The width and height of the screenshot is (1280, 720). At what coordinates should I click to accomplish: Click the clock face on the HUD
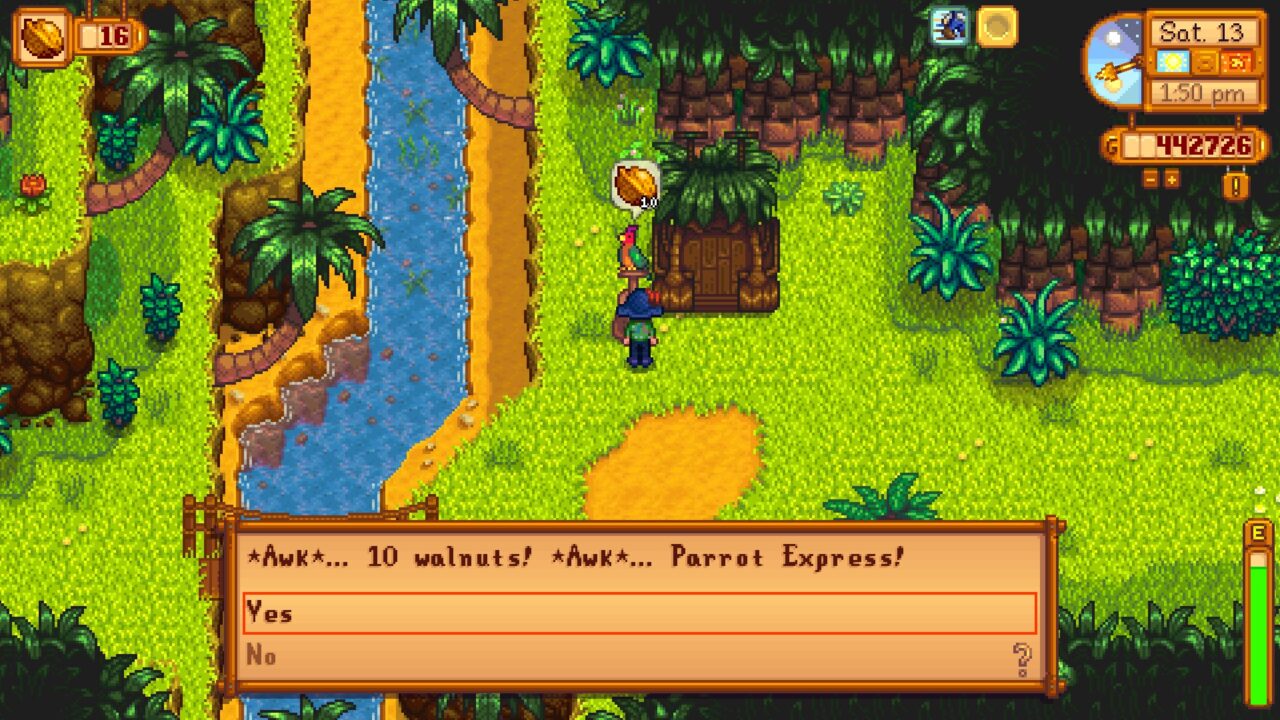pos(1112,60)
